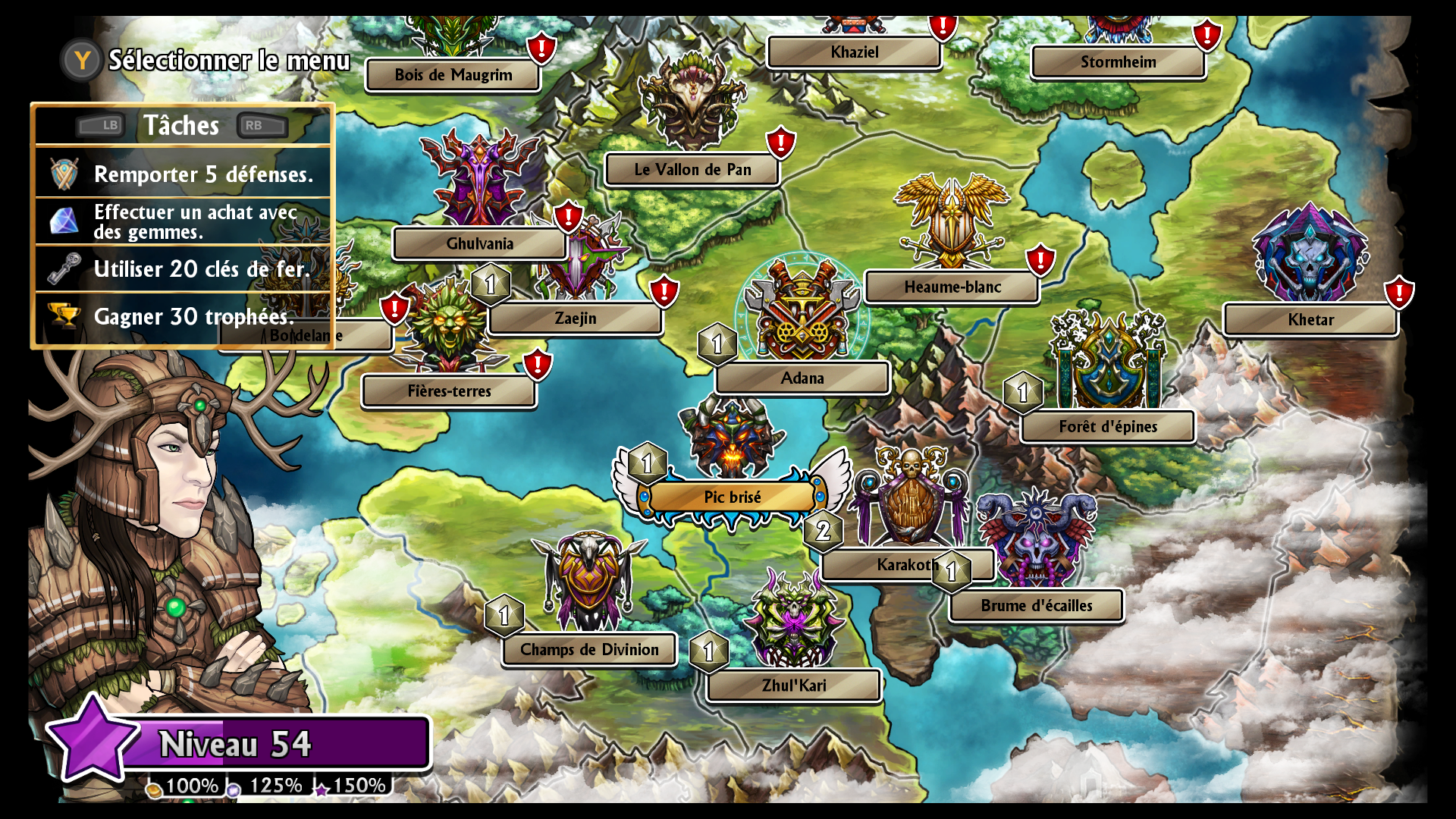Open the Adana kingdom
This screenshot has width=1456, height=819.
tap(802, 378)
